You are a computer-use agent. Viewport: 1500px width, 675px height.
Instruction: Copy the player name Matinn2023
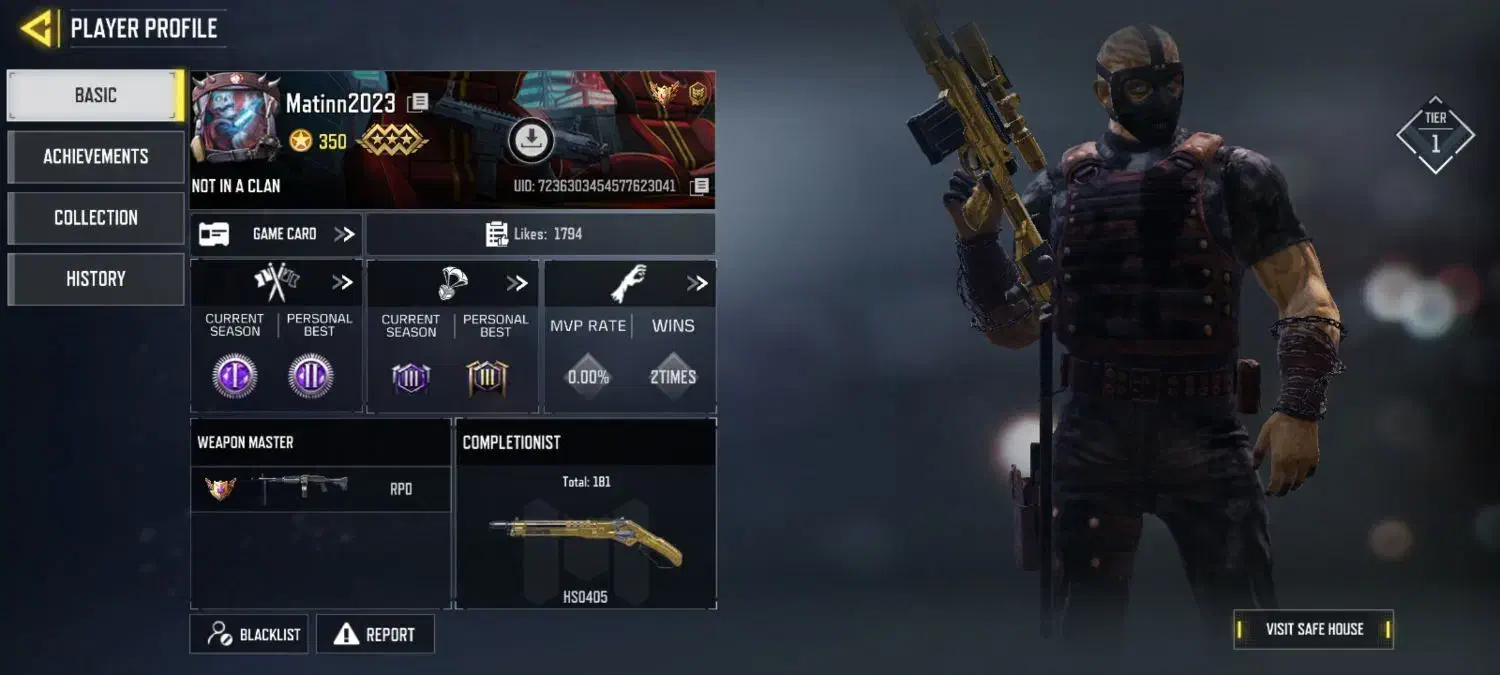419,103
